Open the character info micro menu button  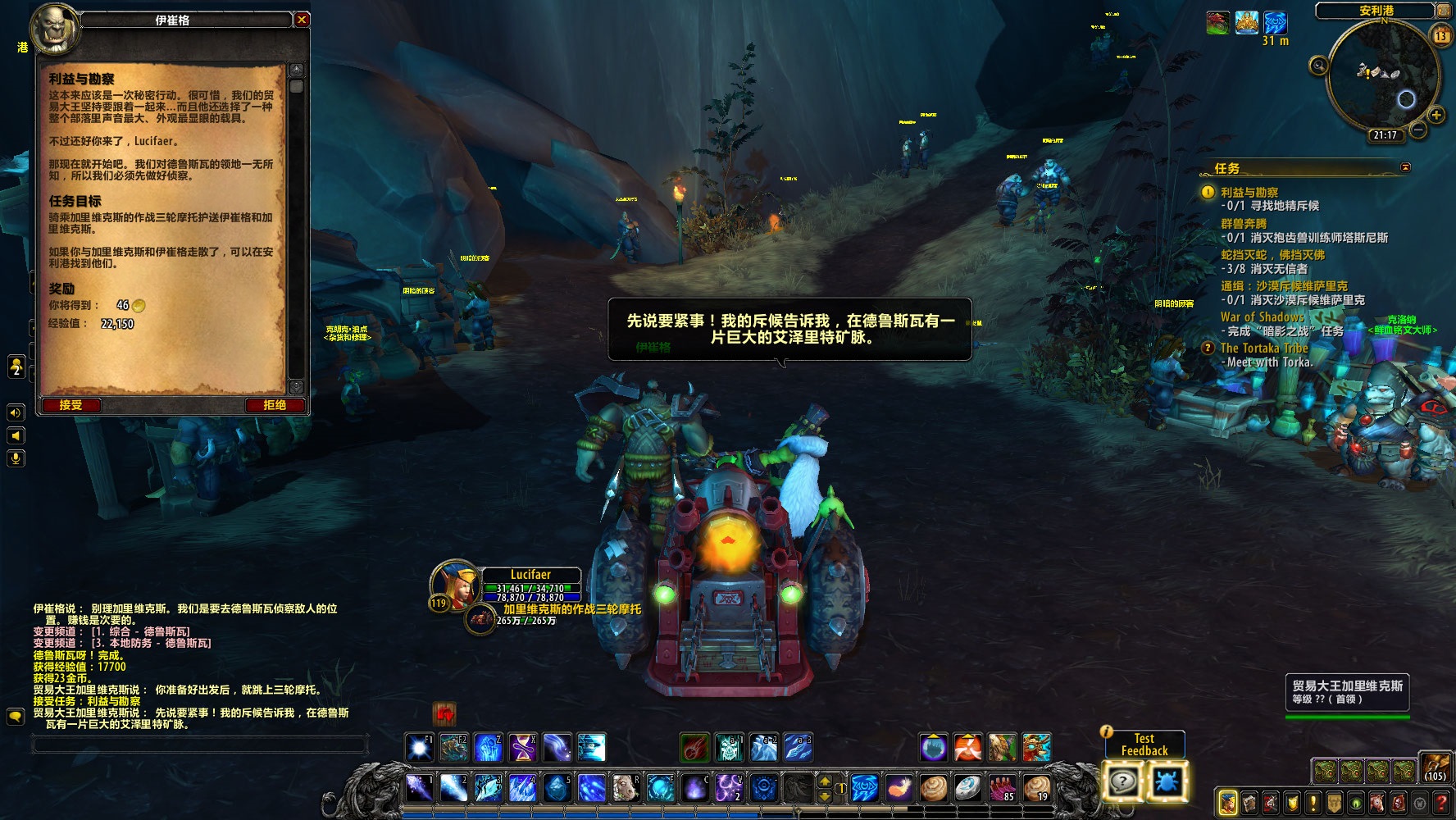click(x=1227, y=803)
